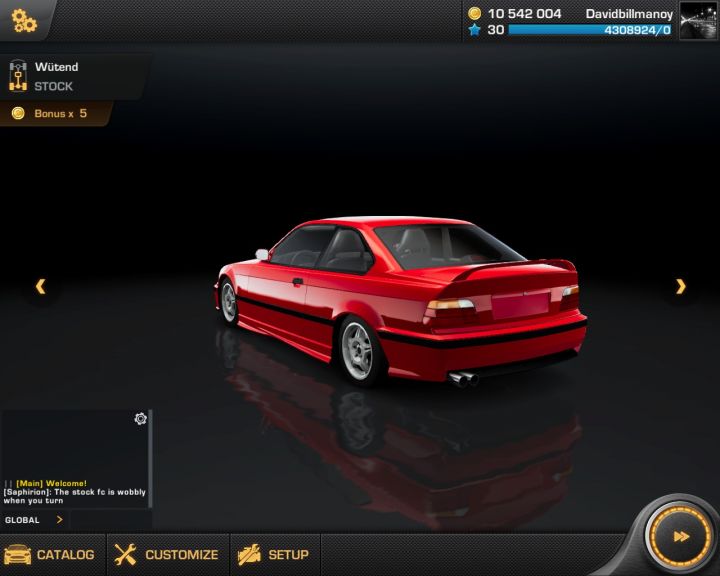View the Davidbillmanoy player profile avatar
Image resolution: width=720 pixels, height=576 pixels.
click(x=698, y=21)
